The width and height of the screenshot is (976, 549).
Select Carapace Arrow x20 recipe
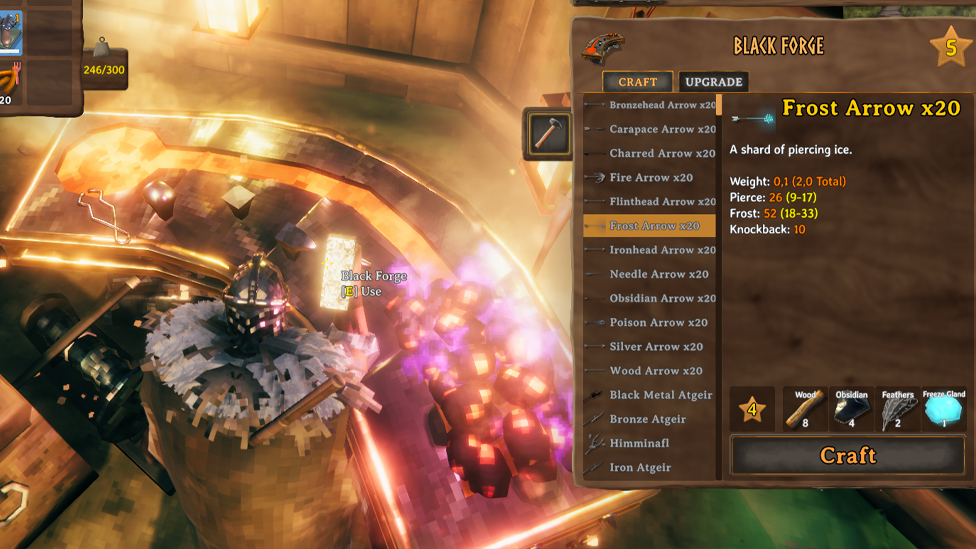662,129
